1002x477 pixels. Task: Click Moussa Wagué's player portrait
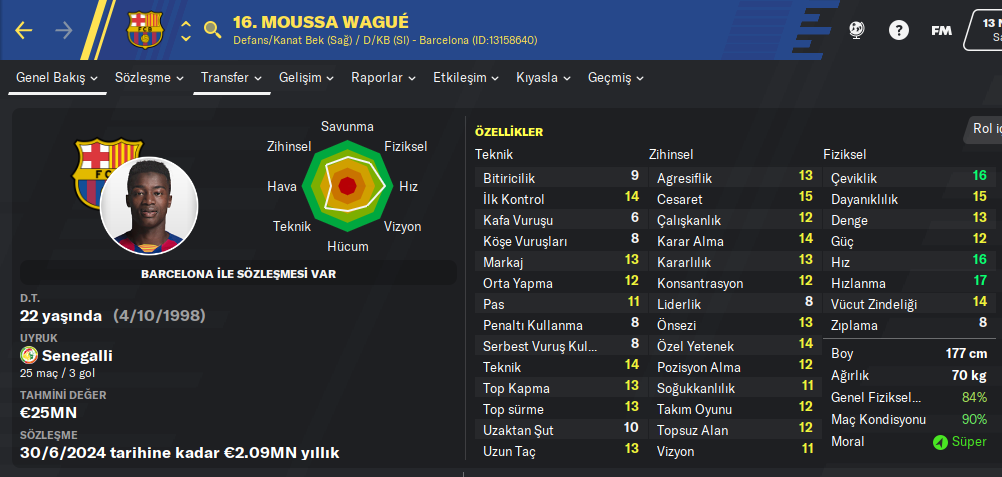149,206
